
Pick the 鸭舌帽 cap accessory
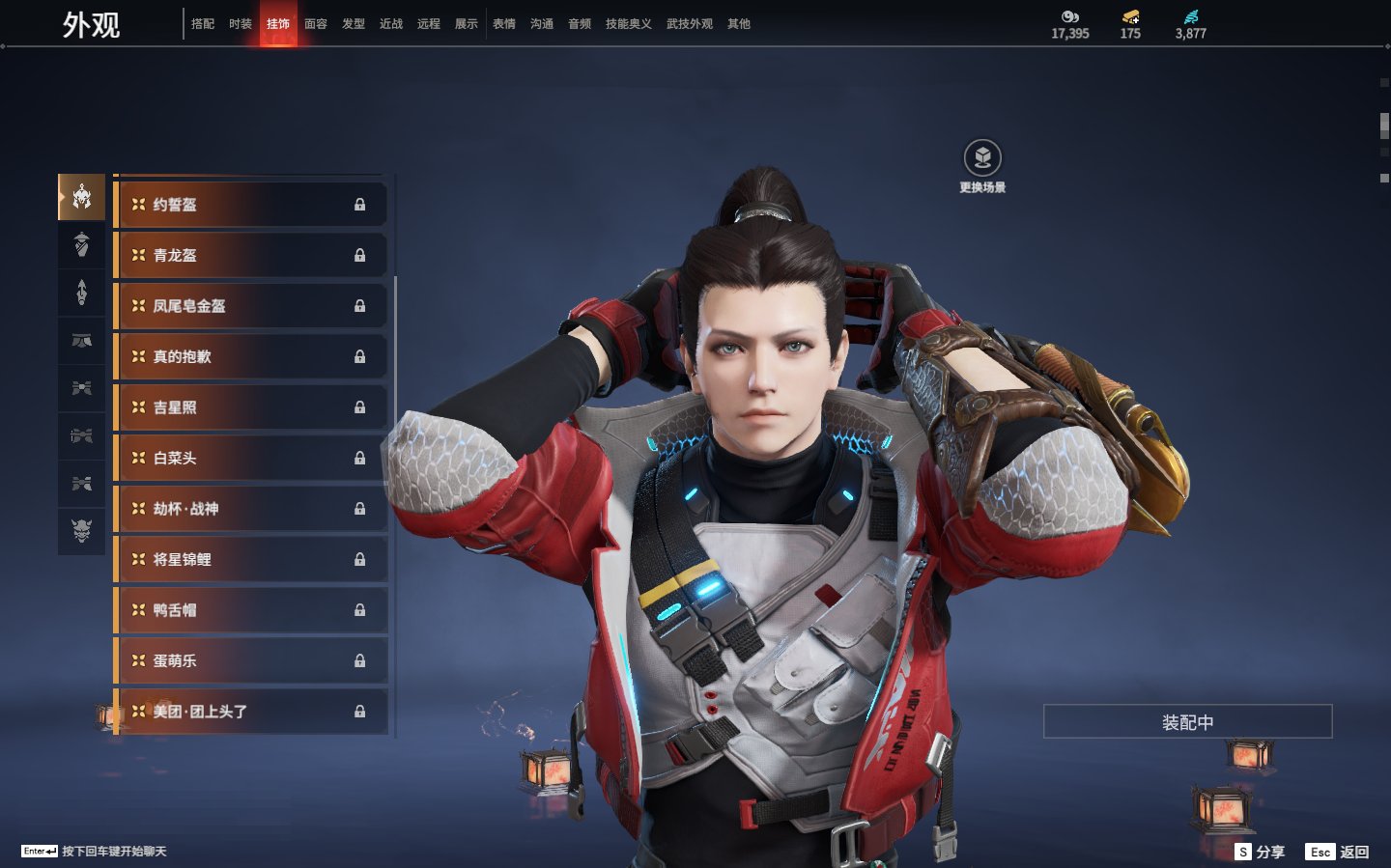pos(251,610)
